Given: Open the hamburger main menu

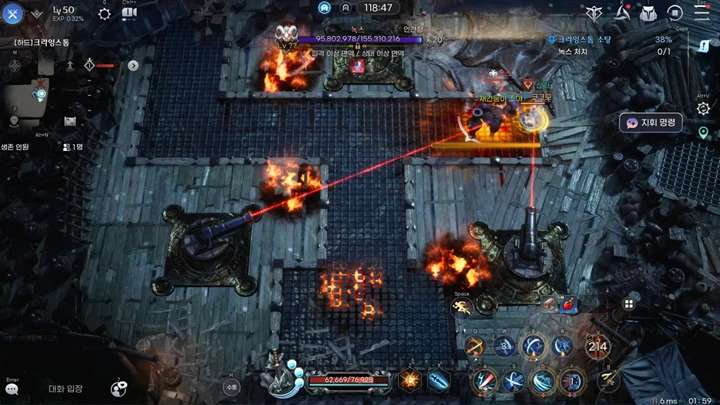Looking at the screenshot, I should tap(701, 13).
